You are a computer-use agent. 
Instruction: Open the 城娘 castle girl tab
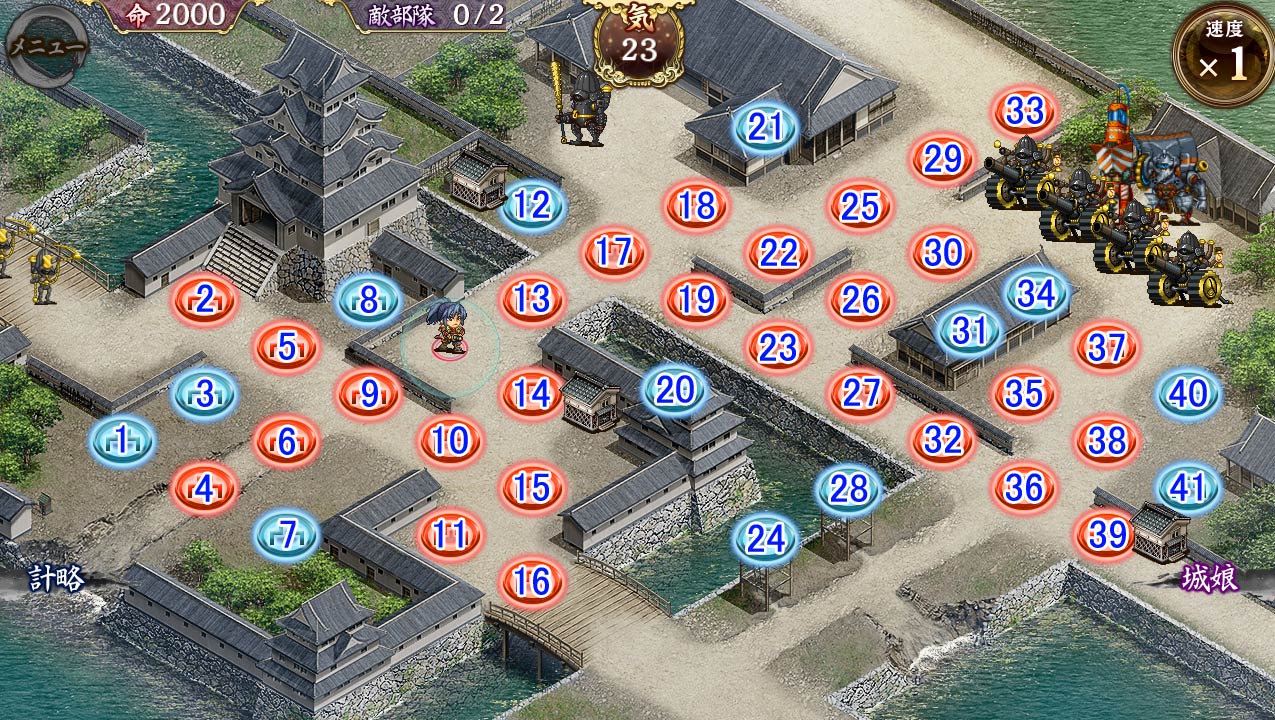tap(1209, 578)
